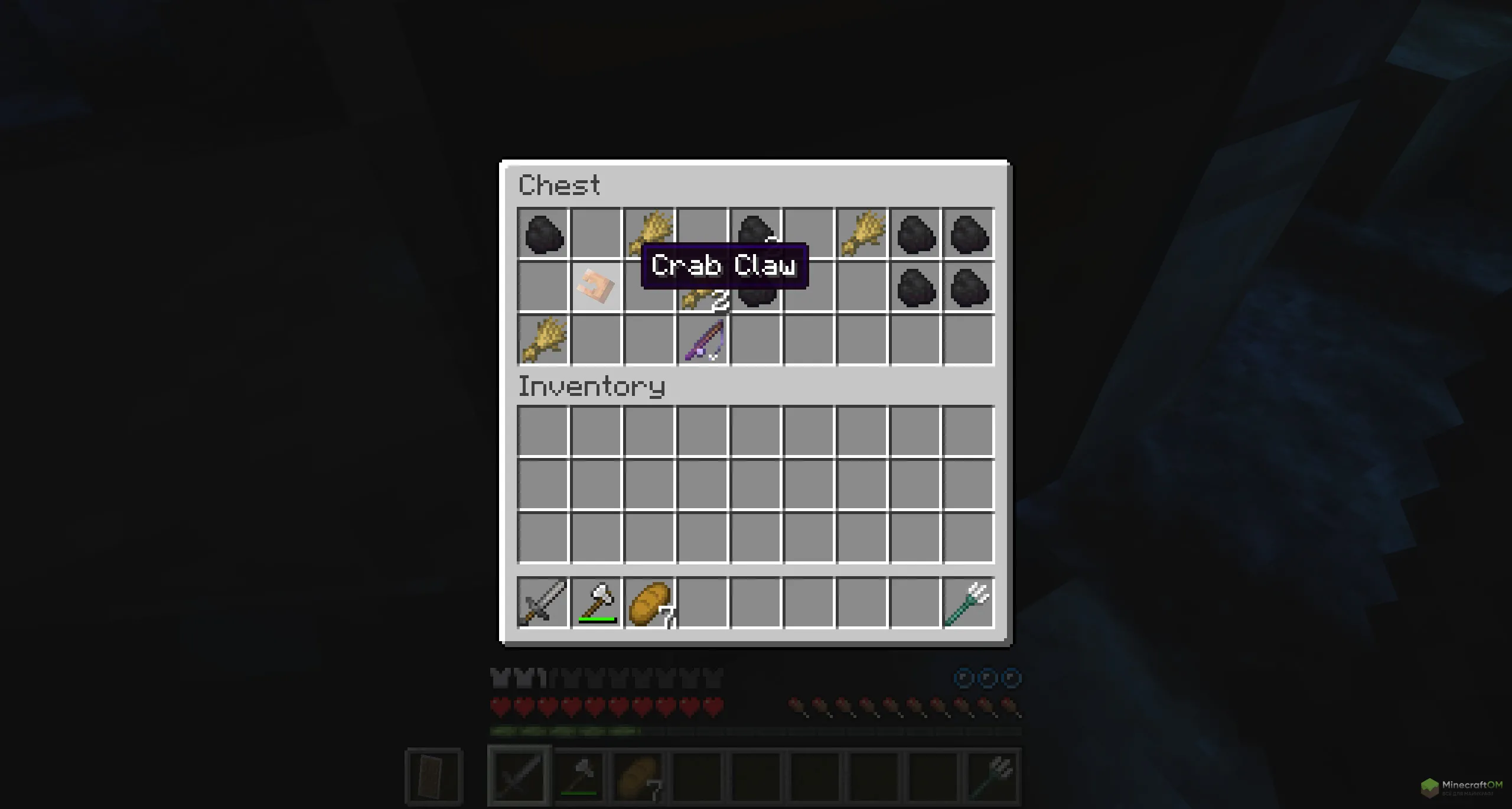This screenshot has height=809, width=1512.
Task: Select the stone sword in the hotbar row
Action: (542, 603)
